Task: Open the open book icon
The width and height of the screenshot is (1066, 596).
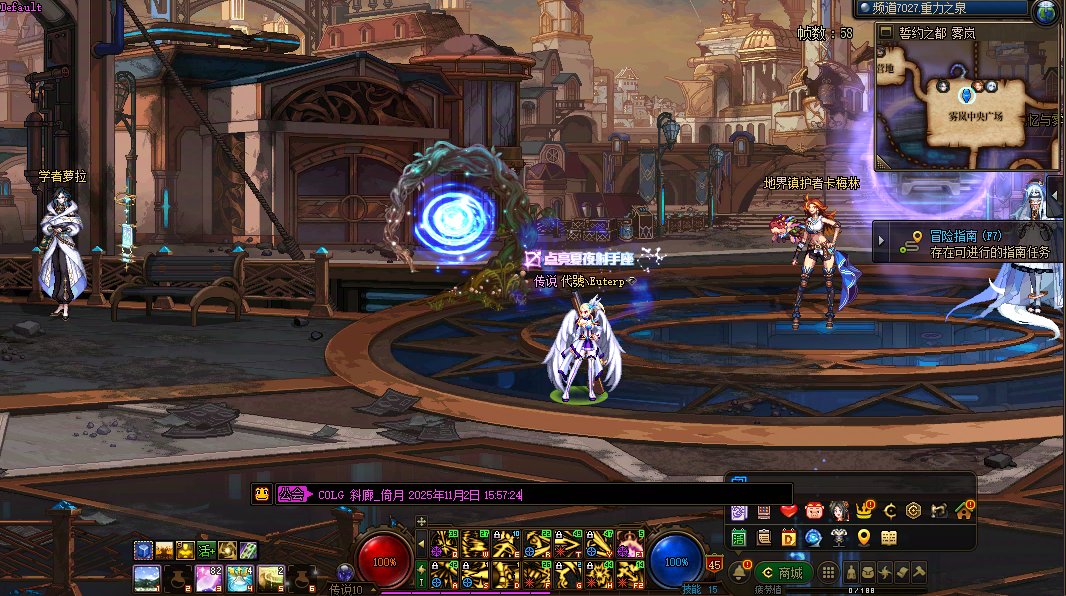Action: (x=889, y=538)
